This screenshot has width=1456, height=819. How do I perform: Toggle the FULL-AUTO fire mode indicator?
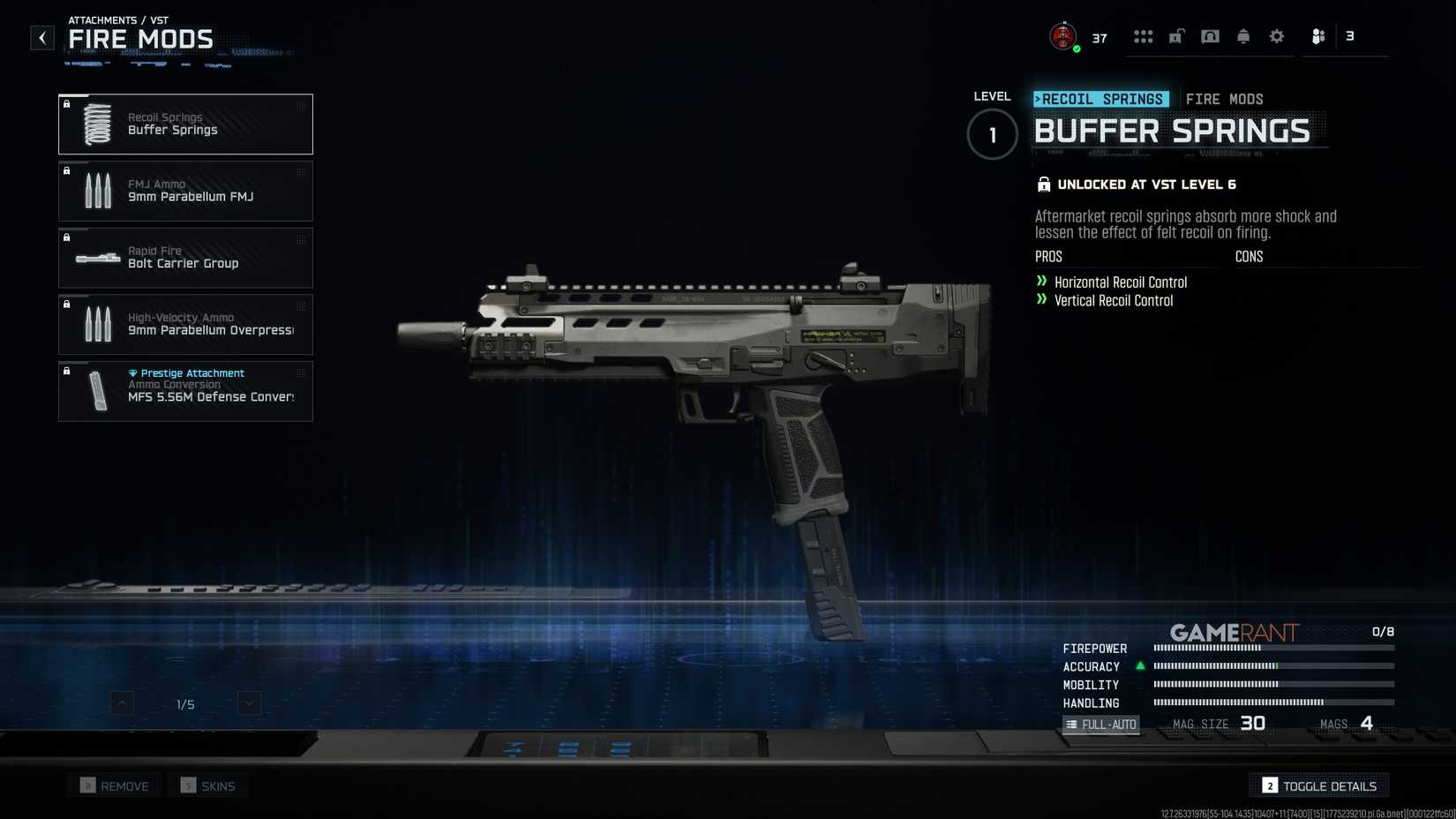click(1101, 724)
